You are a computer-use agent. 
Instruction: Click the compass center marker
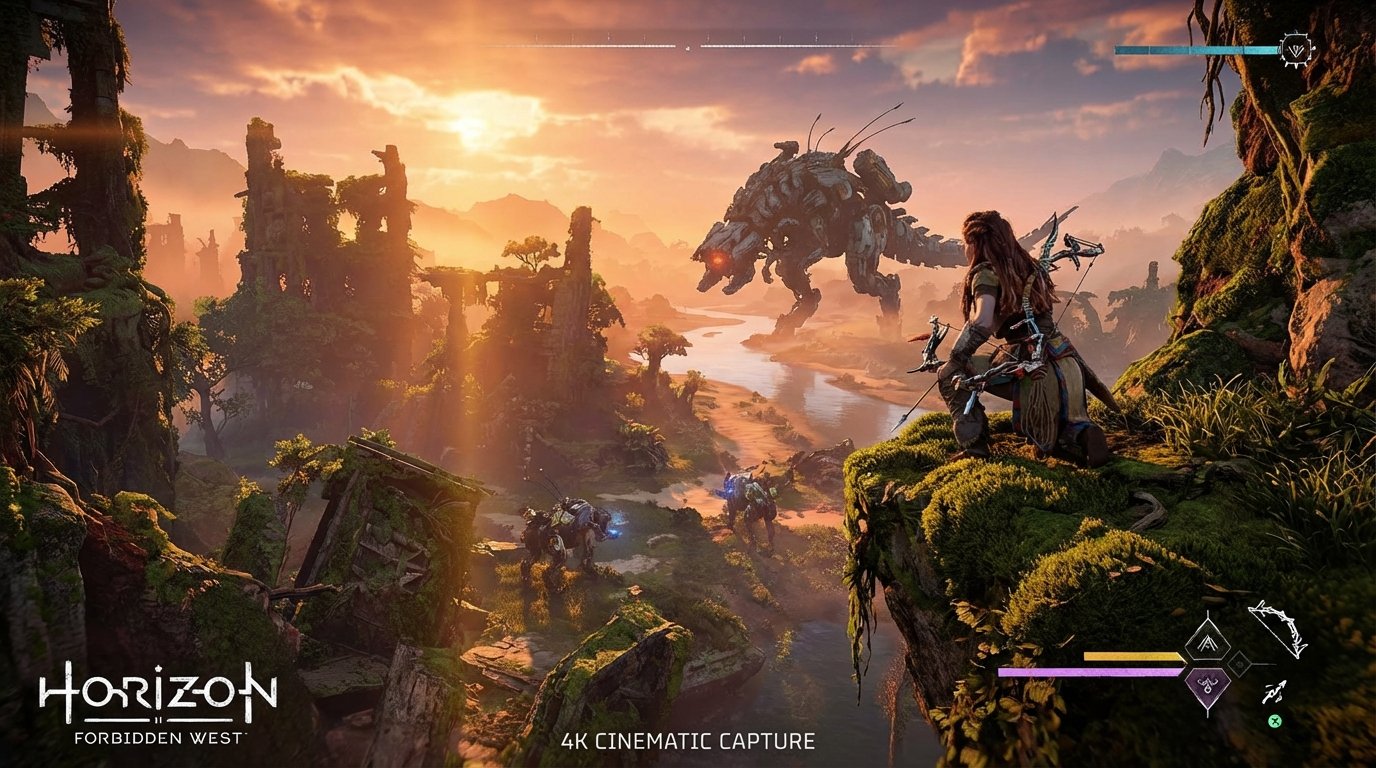click(687, 45)
